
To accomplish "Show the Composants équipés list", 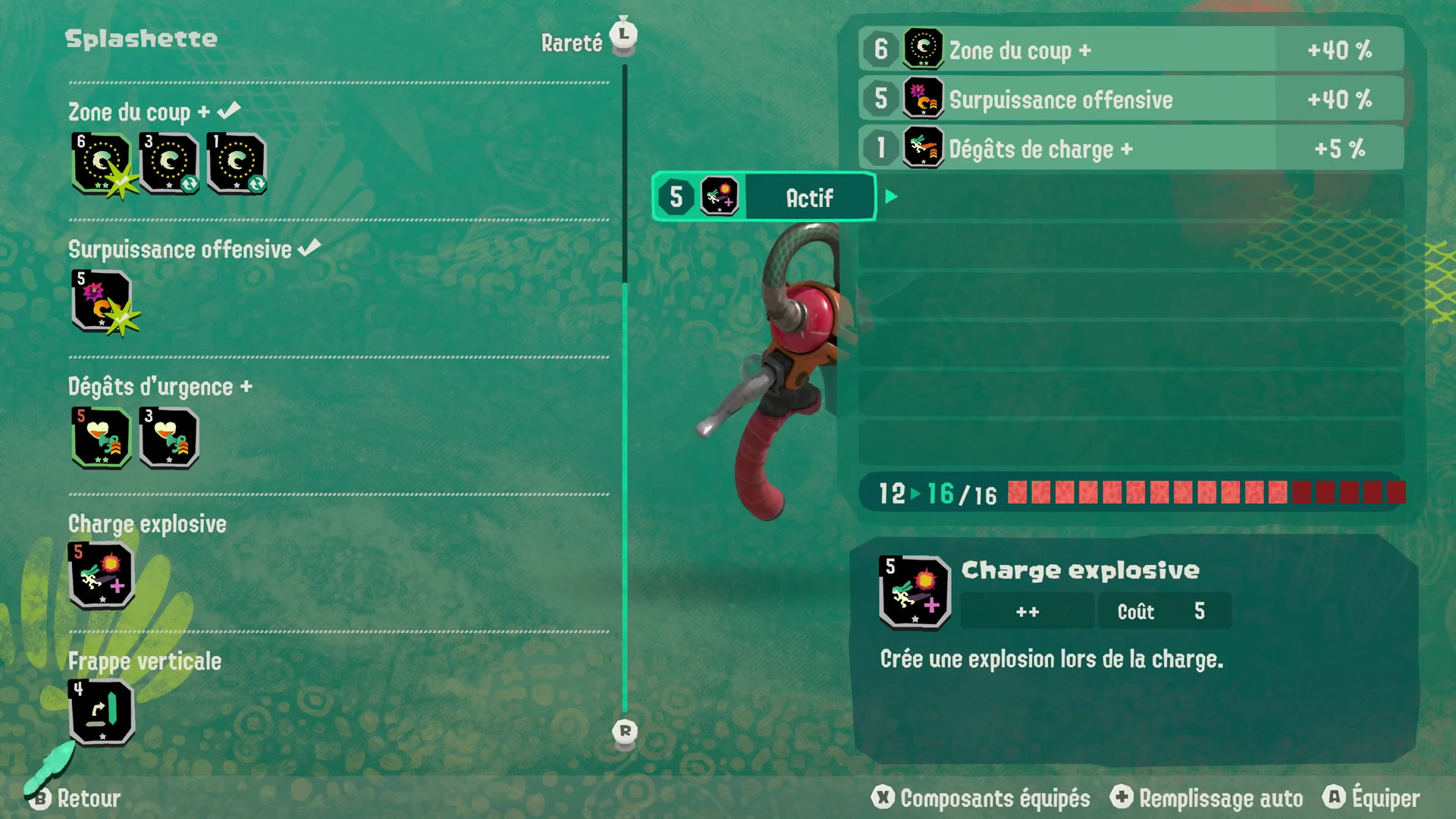I will pyautogui.click(x=981, y=798).
